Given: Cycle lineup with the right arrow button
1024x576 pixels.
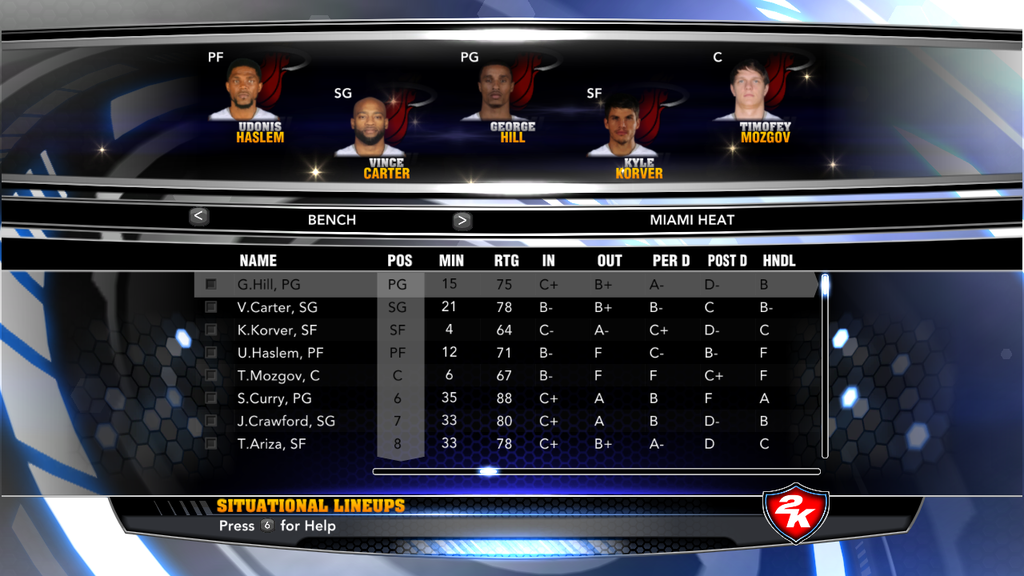Looking at the screenshot, I should [462, 221].
